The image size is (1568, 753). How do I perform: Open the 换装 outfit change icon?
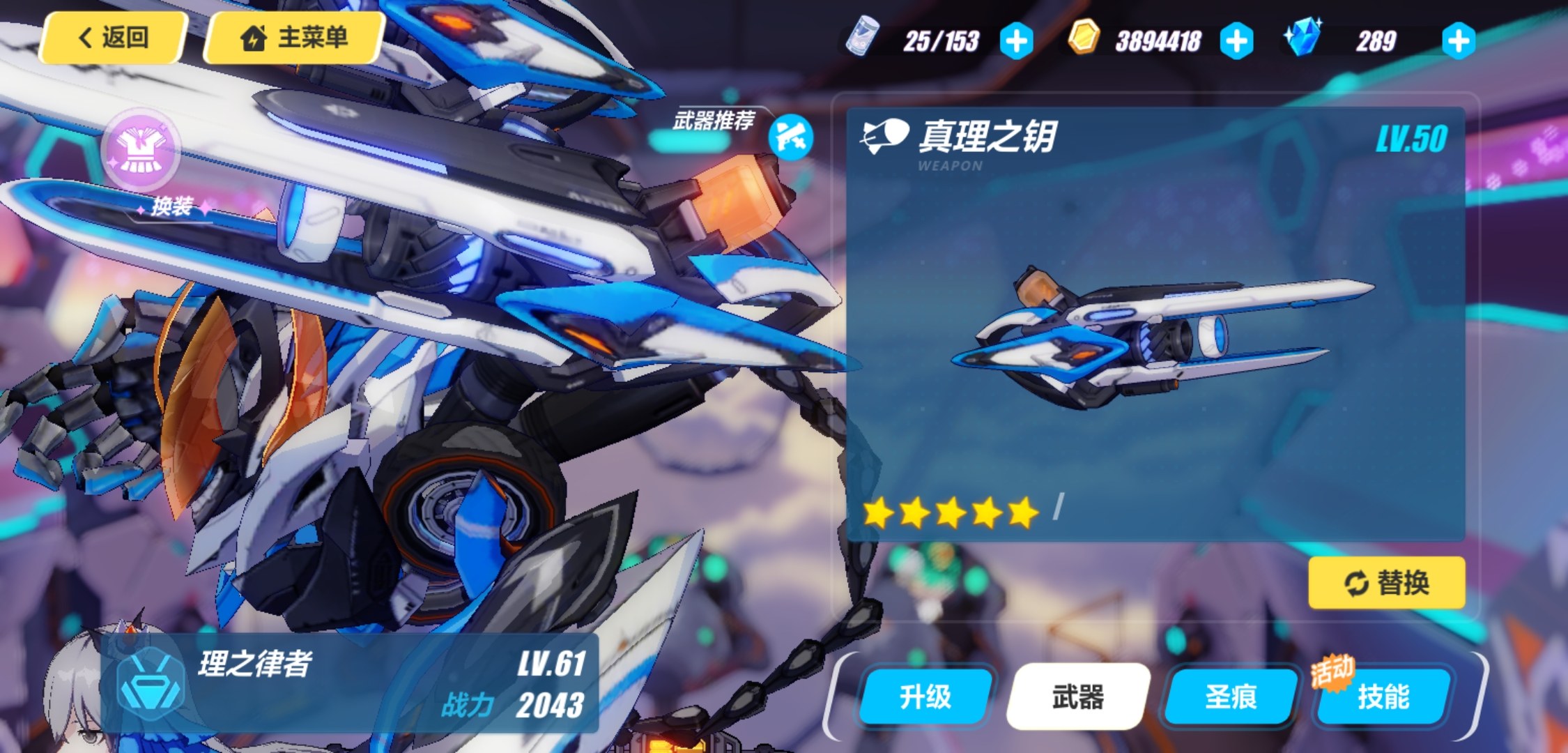[x=141, y=151]
